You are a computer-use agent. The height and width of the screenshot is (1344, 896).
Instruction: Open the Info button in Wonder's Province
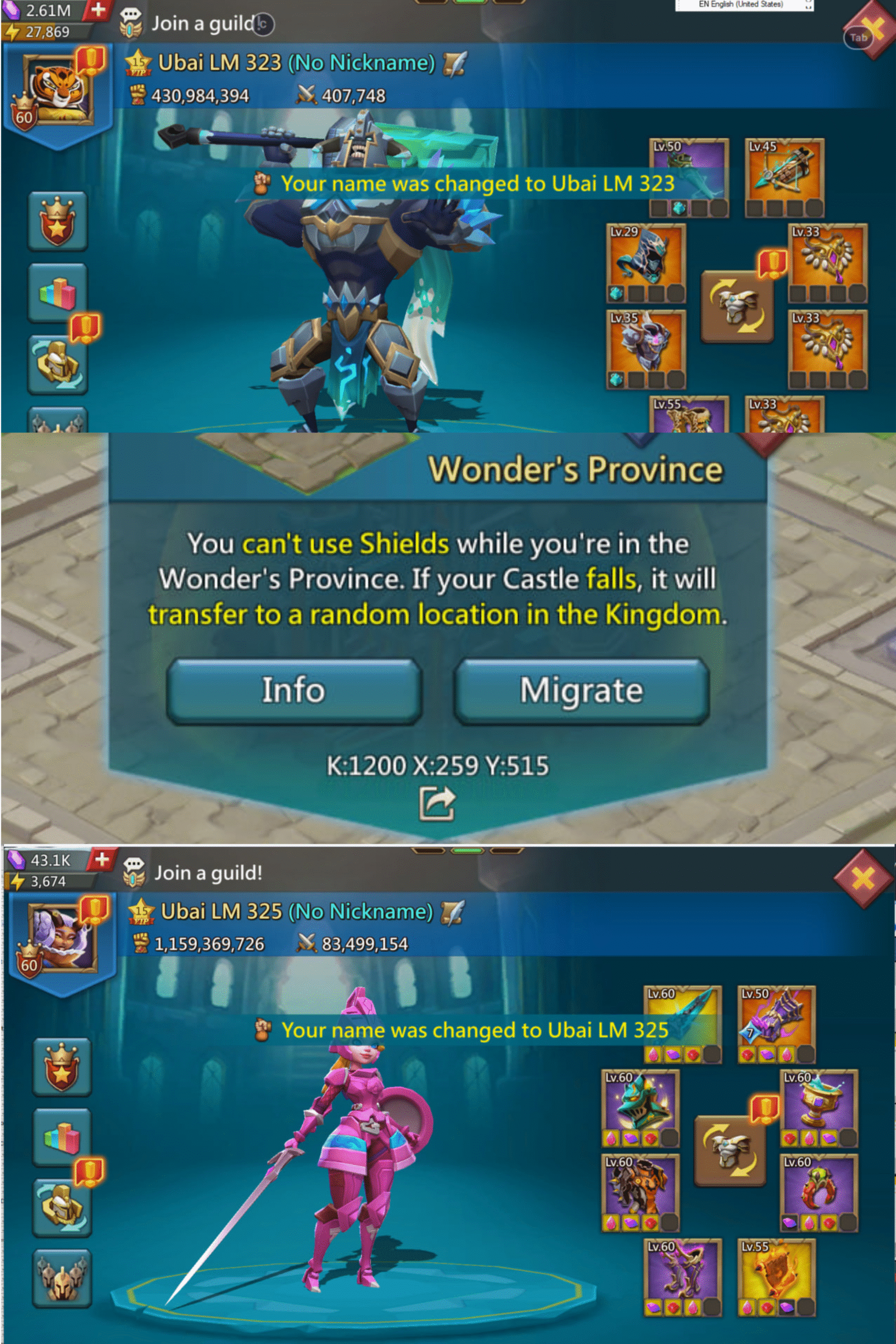(x=294, y=690)
